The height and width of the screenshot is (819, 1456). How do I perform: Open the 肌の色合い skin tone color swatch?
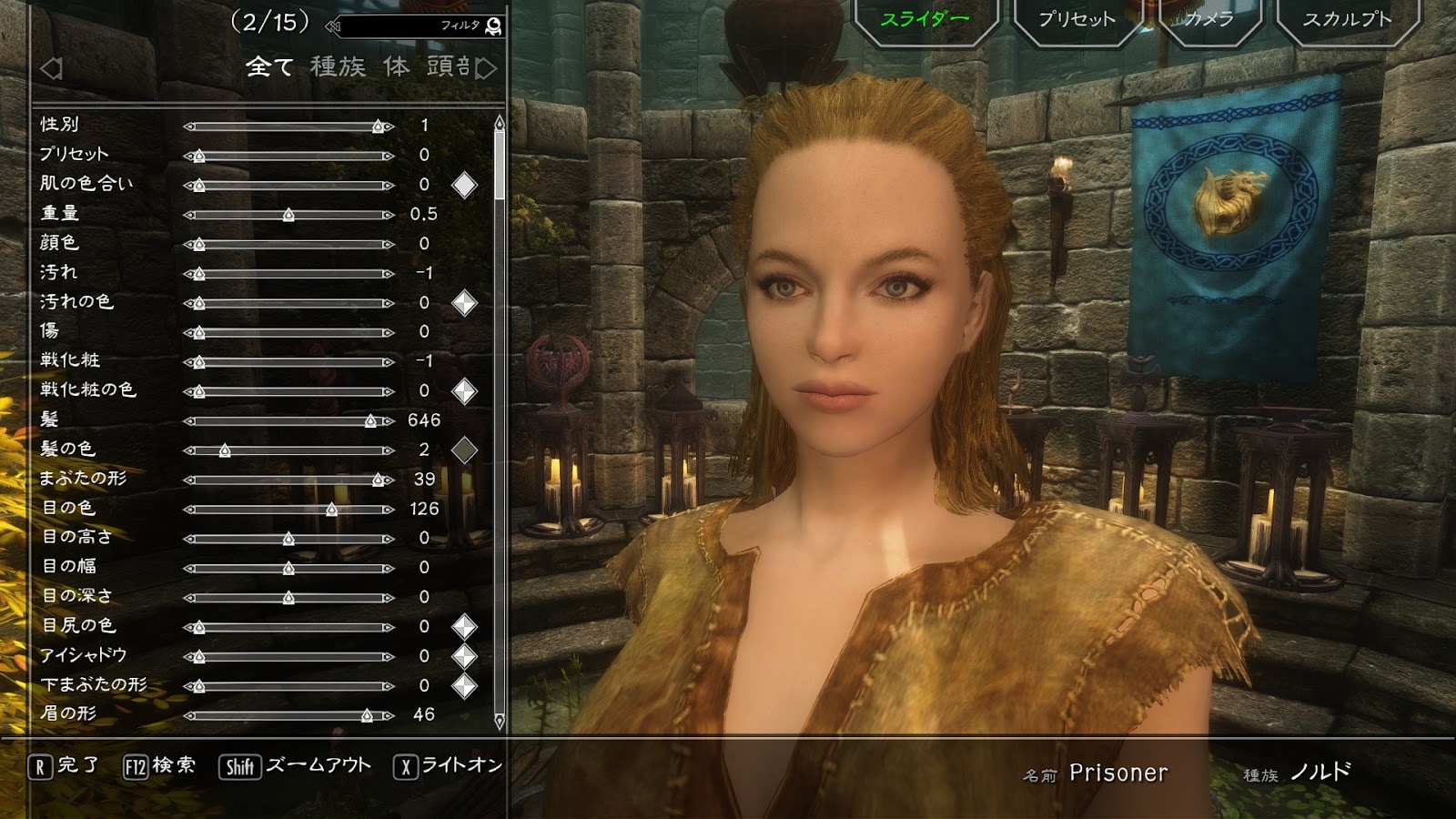[464, 185]
